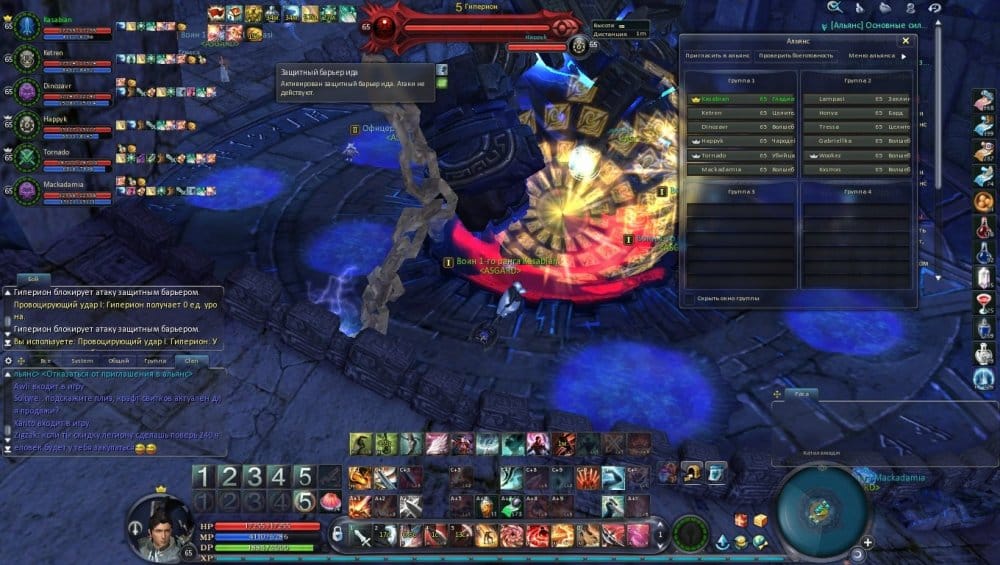Open the Бой combat log tab
This screenshot has width=1000, height=565.
pyautogui.click(x=33, y=279)
